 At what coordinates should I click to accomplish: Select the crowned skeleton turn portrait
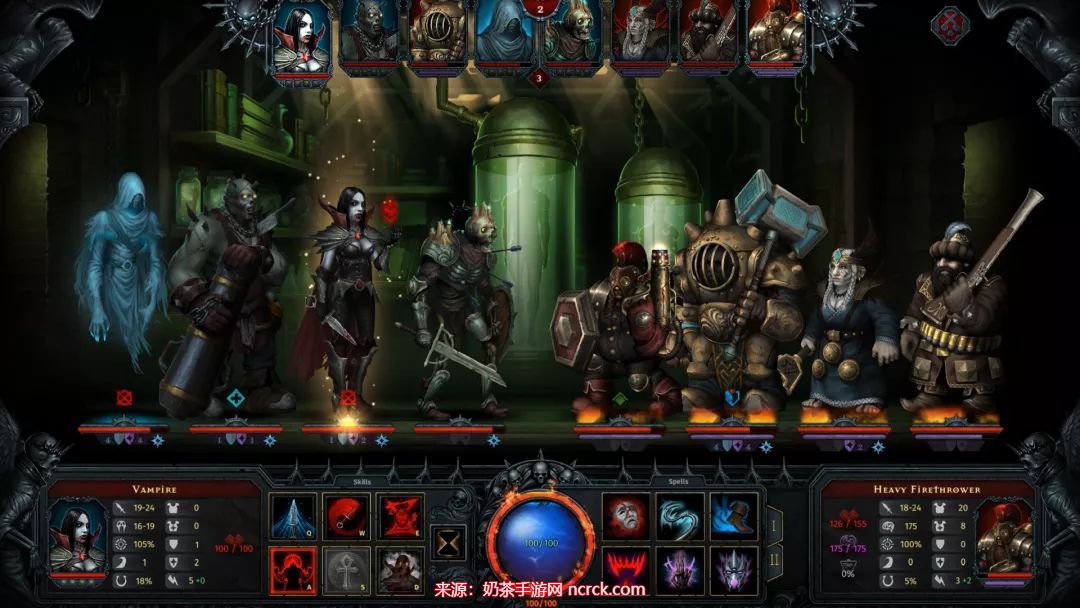click(572, 40)
